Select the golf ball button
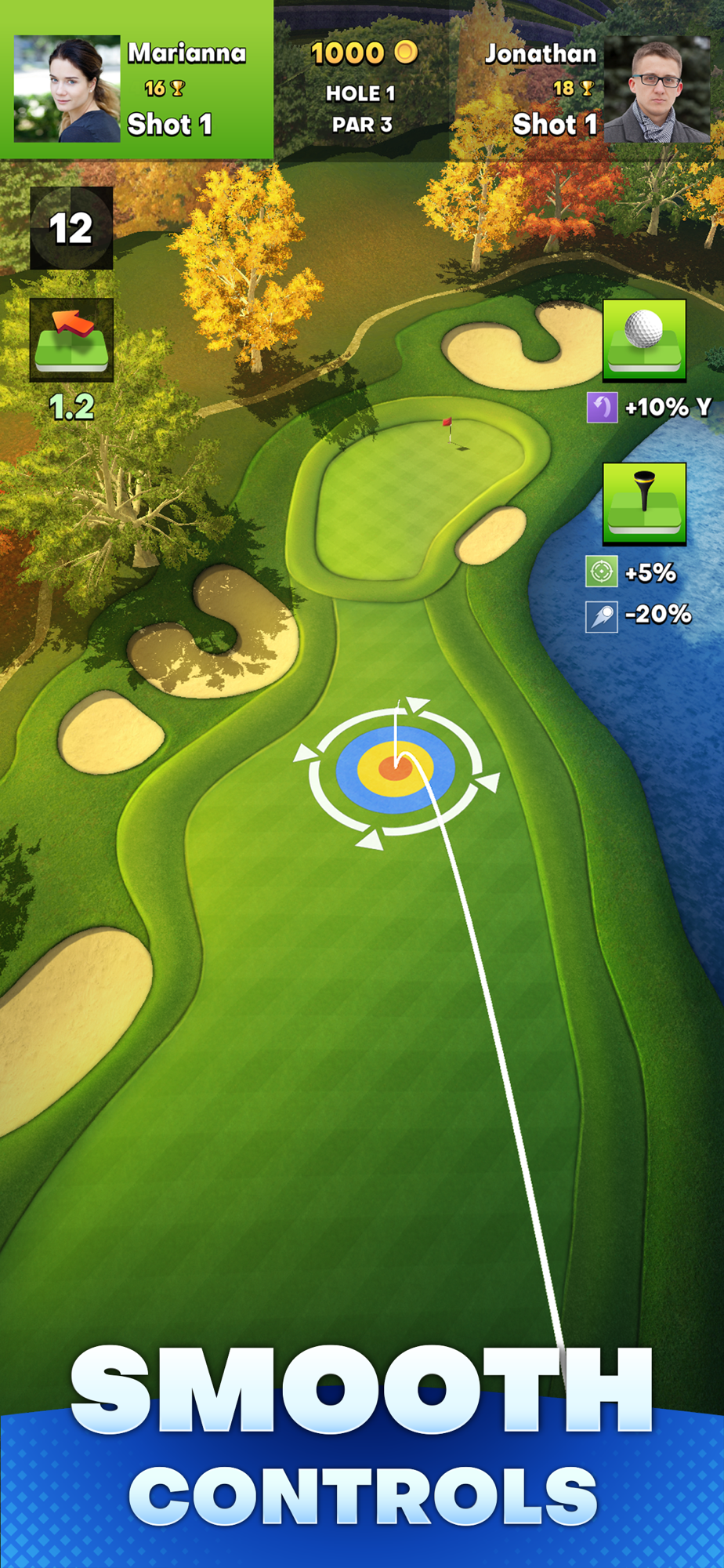Screen dimensions: 724x1568 click(x=644, y=340)
